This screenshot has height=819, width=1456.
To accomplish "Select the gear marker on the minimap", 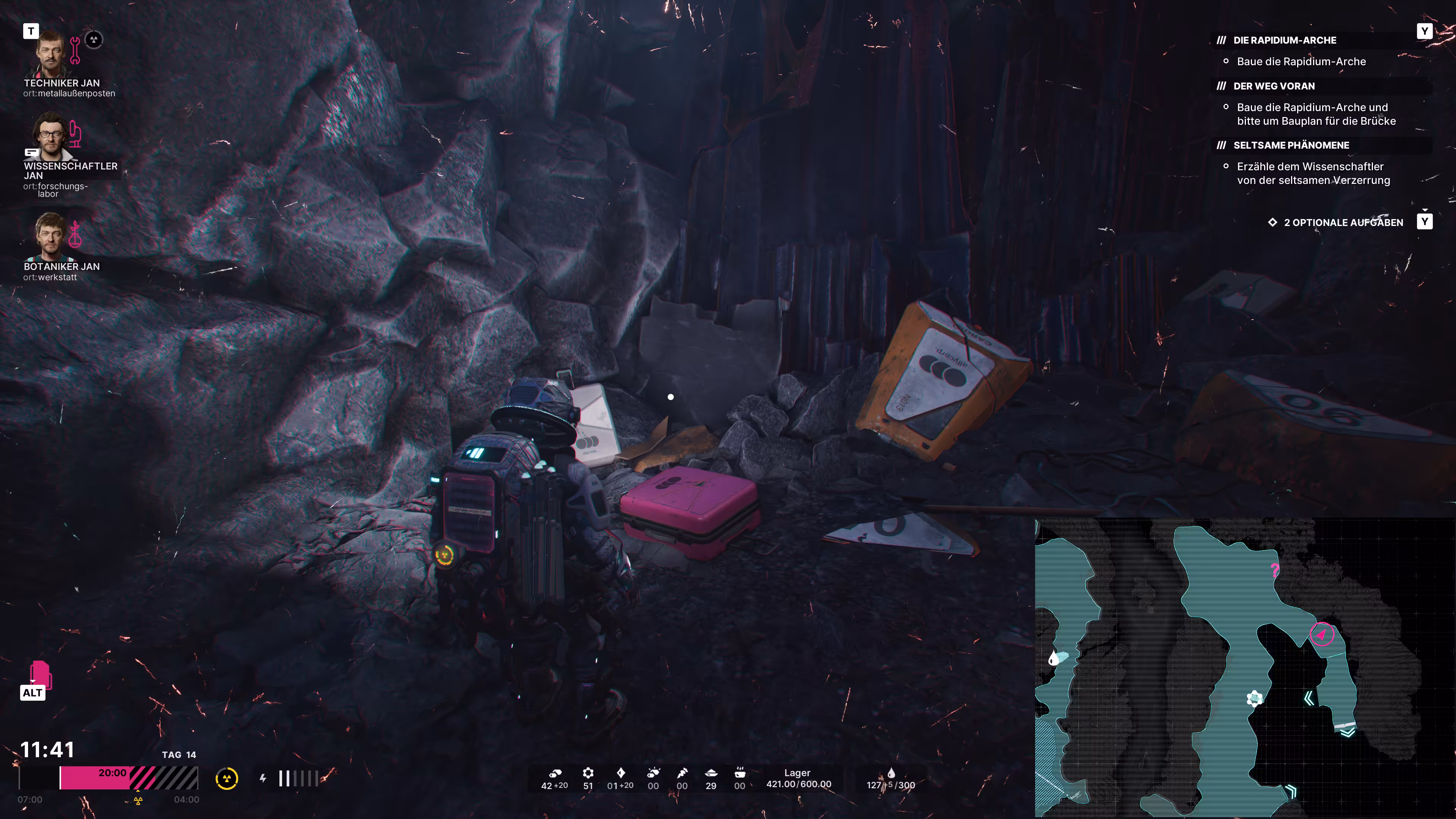I will (1254, 698).
